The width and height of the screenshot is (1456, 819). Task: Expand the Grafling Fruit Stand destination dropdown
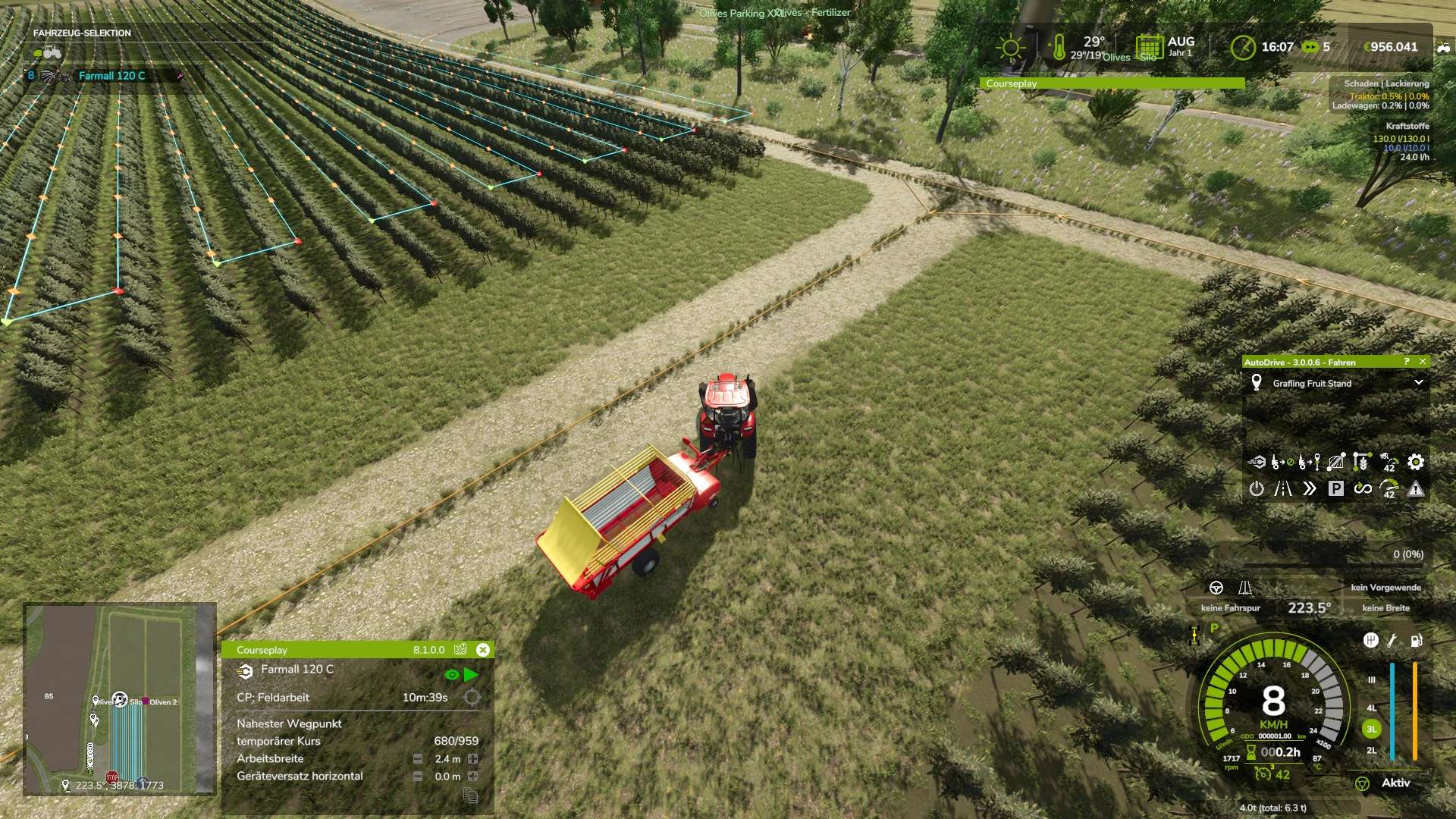click(x=1418, y=383)
